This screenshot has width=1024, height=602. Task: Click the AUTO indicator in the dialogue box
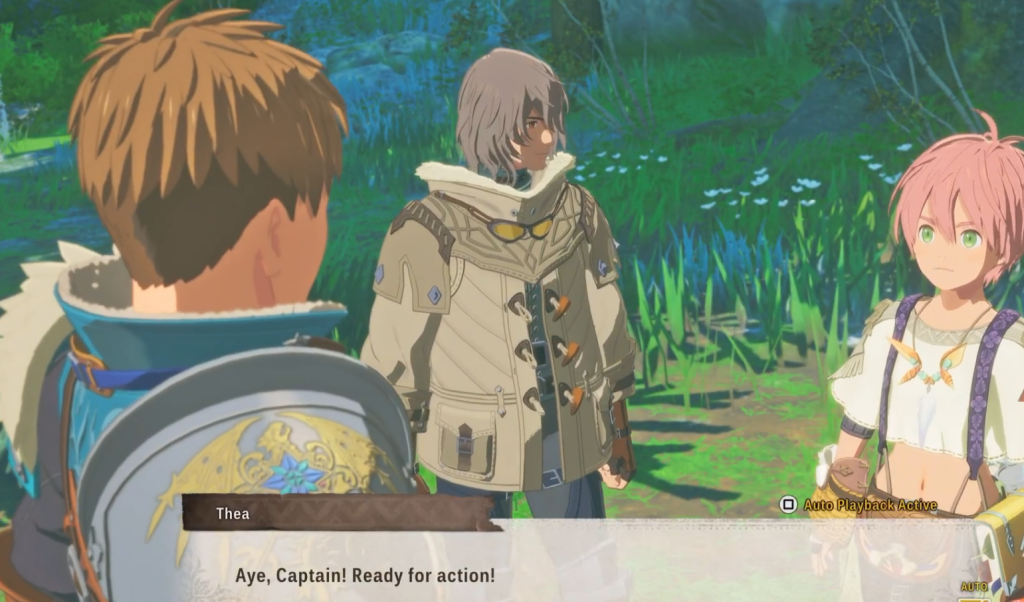(x=972, y=587)
